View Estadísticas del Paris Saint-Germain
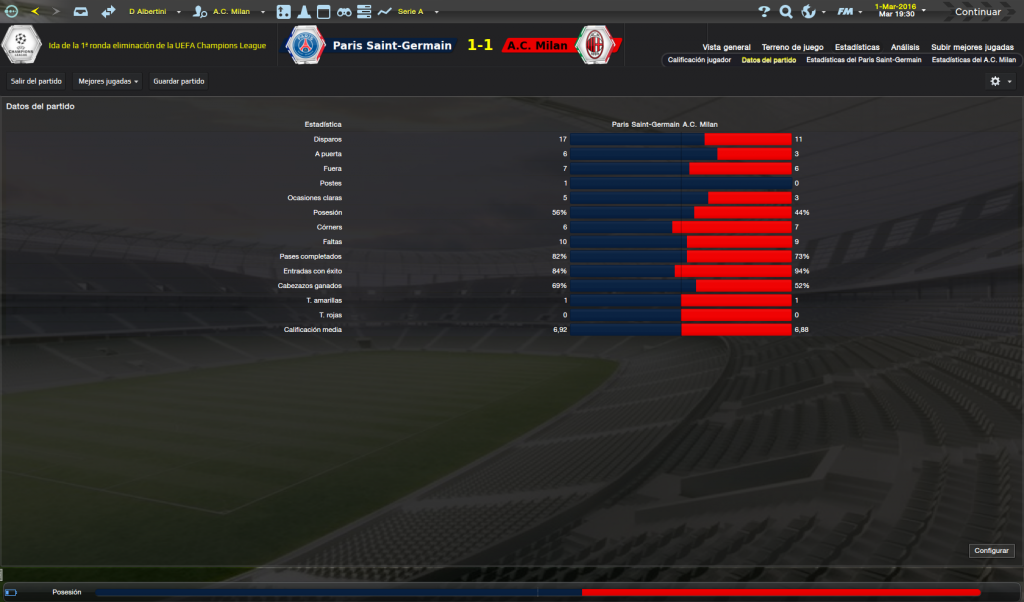The image size is (1024, 602). point(863,60)
